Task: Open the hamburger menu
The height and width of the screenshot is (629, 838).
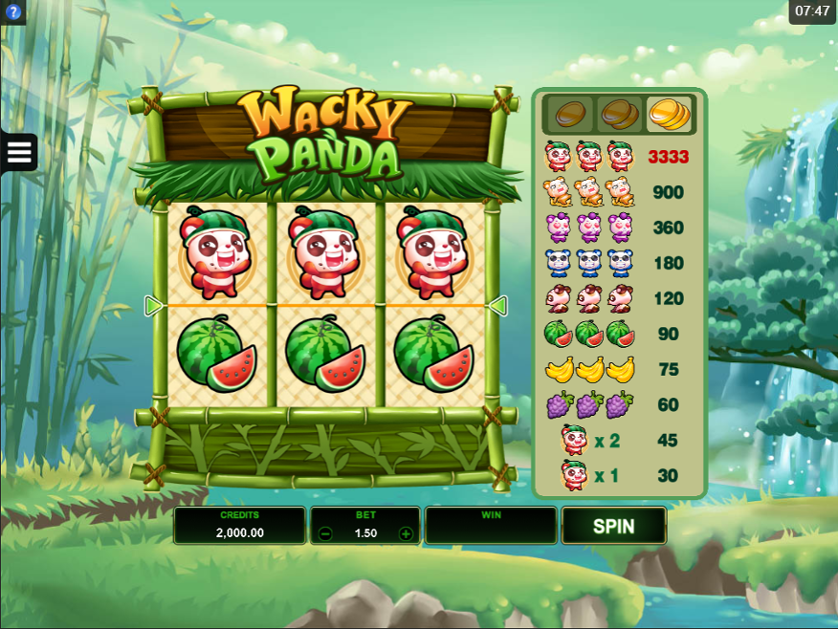Action: coord(19,153)
